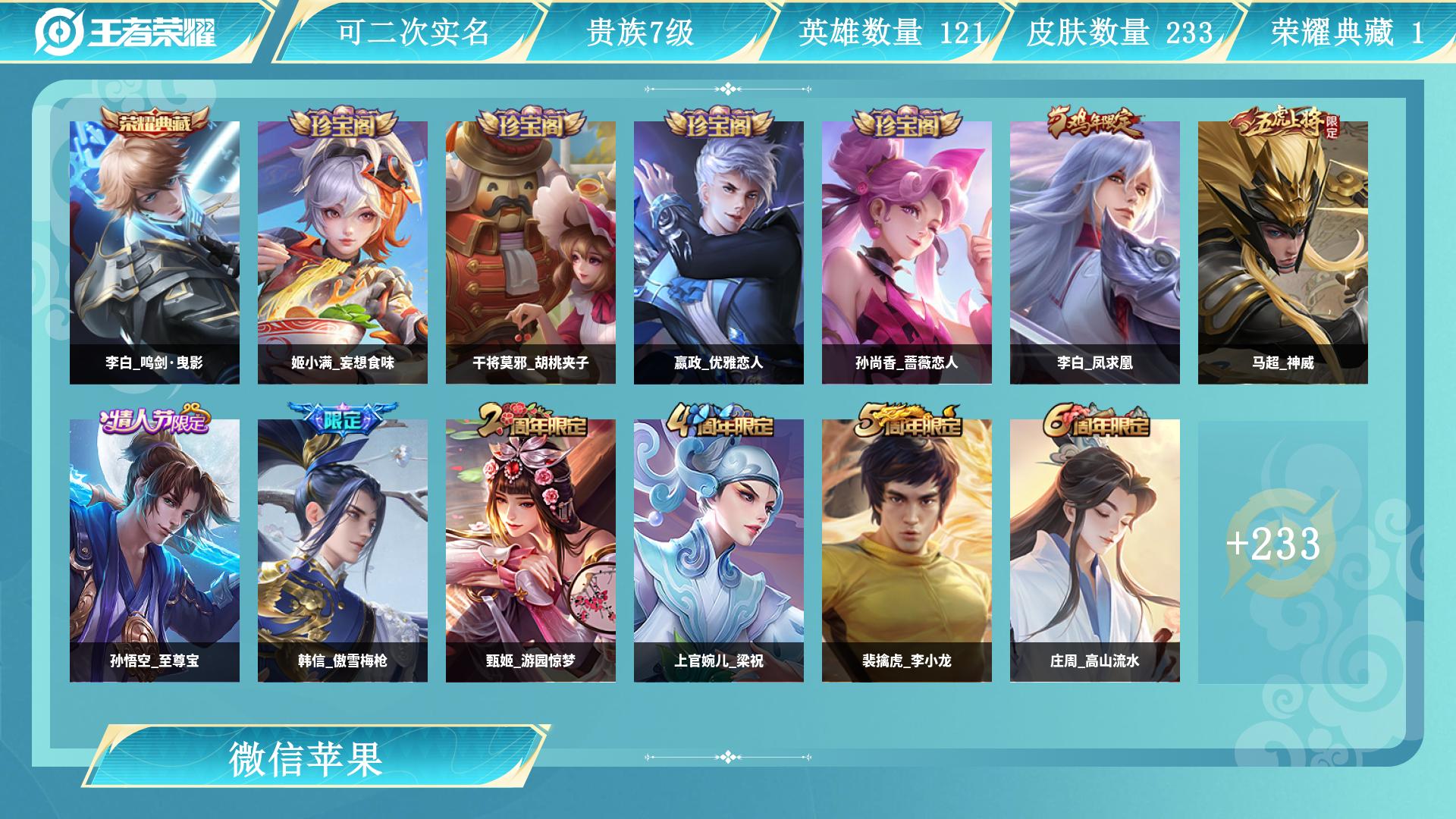The image size is (1456, 819).
Task: Open the 英雄数量 121 header tab
Action: click(x=892, y=33)
